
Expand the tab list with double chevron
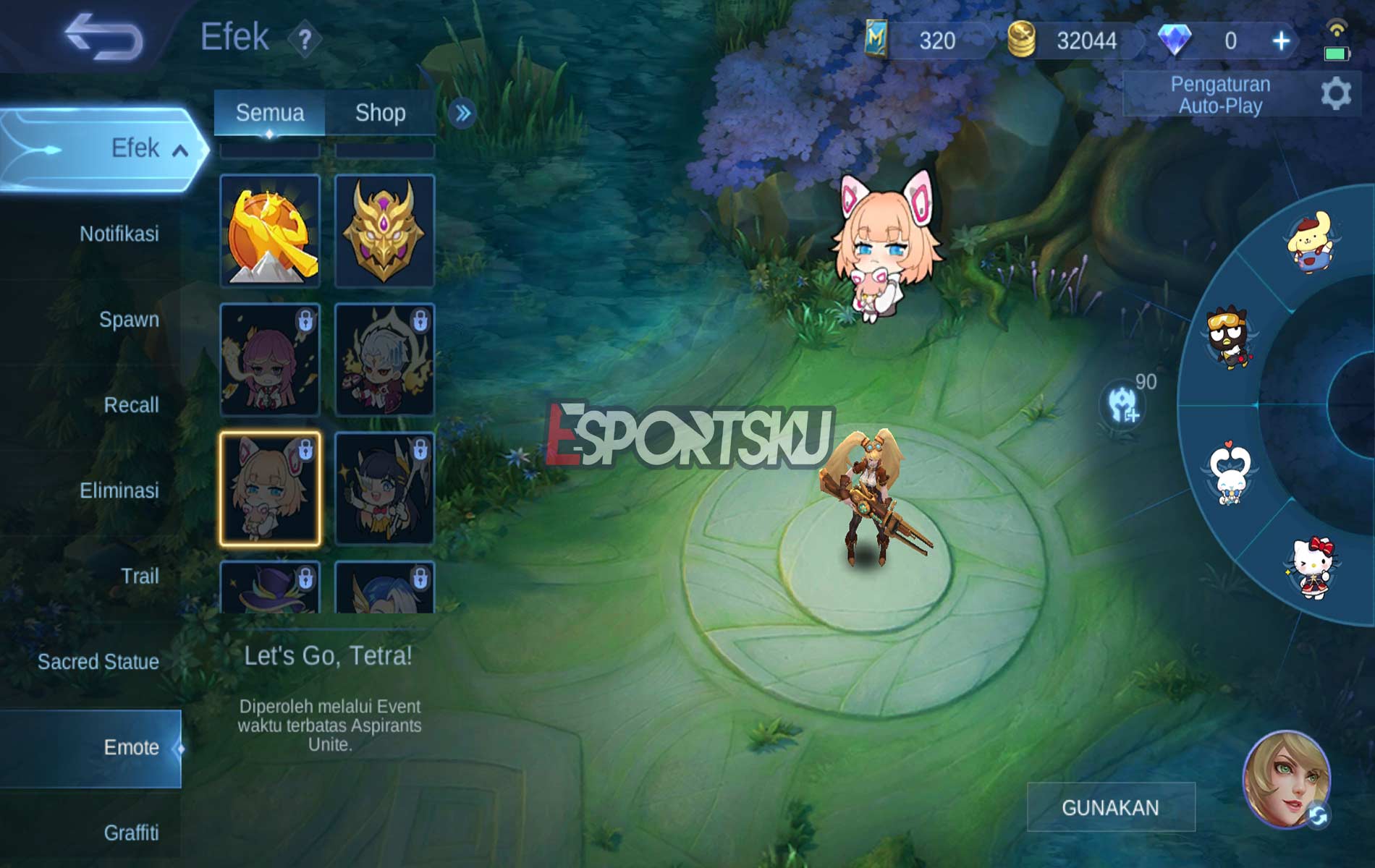(464, 113)
